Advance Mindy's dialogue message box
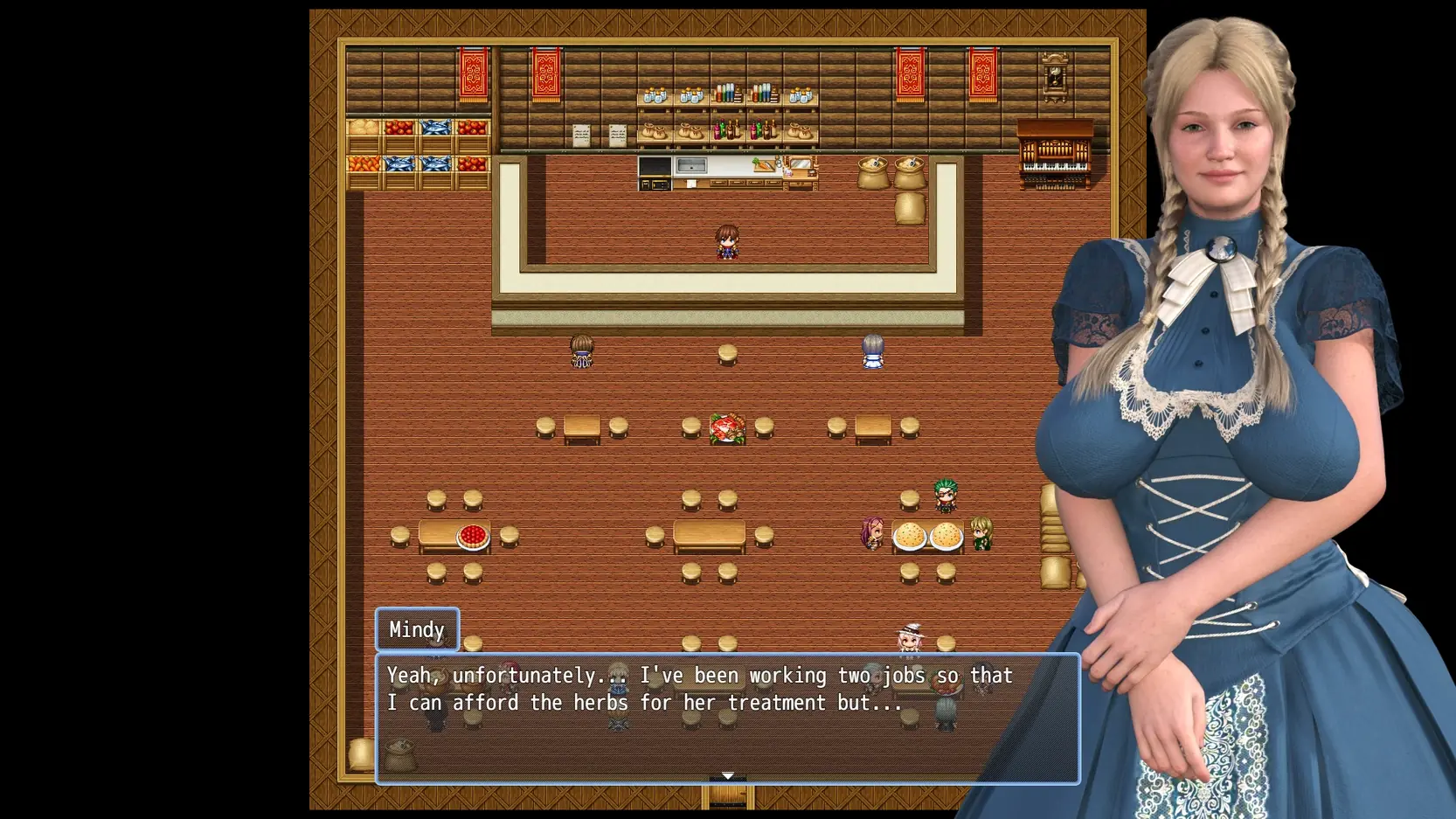The image size is (1456, 819). (x=727, y=718)
